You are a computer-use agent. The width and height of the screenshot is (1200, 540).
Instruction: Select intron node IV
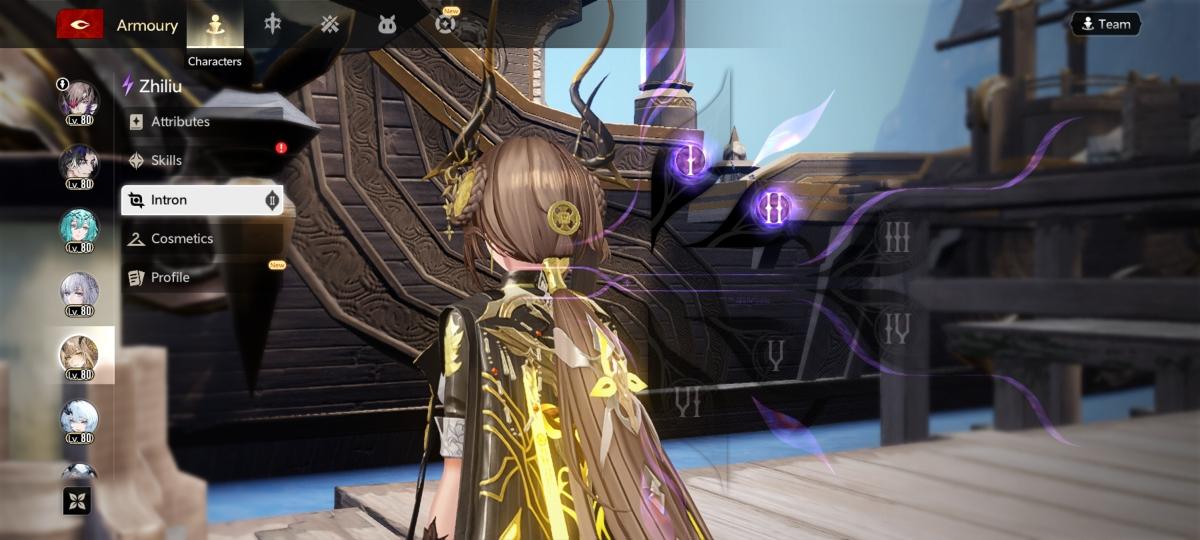pos(896,327)
